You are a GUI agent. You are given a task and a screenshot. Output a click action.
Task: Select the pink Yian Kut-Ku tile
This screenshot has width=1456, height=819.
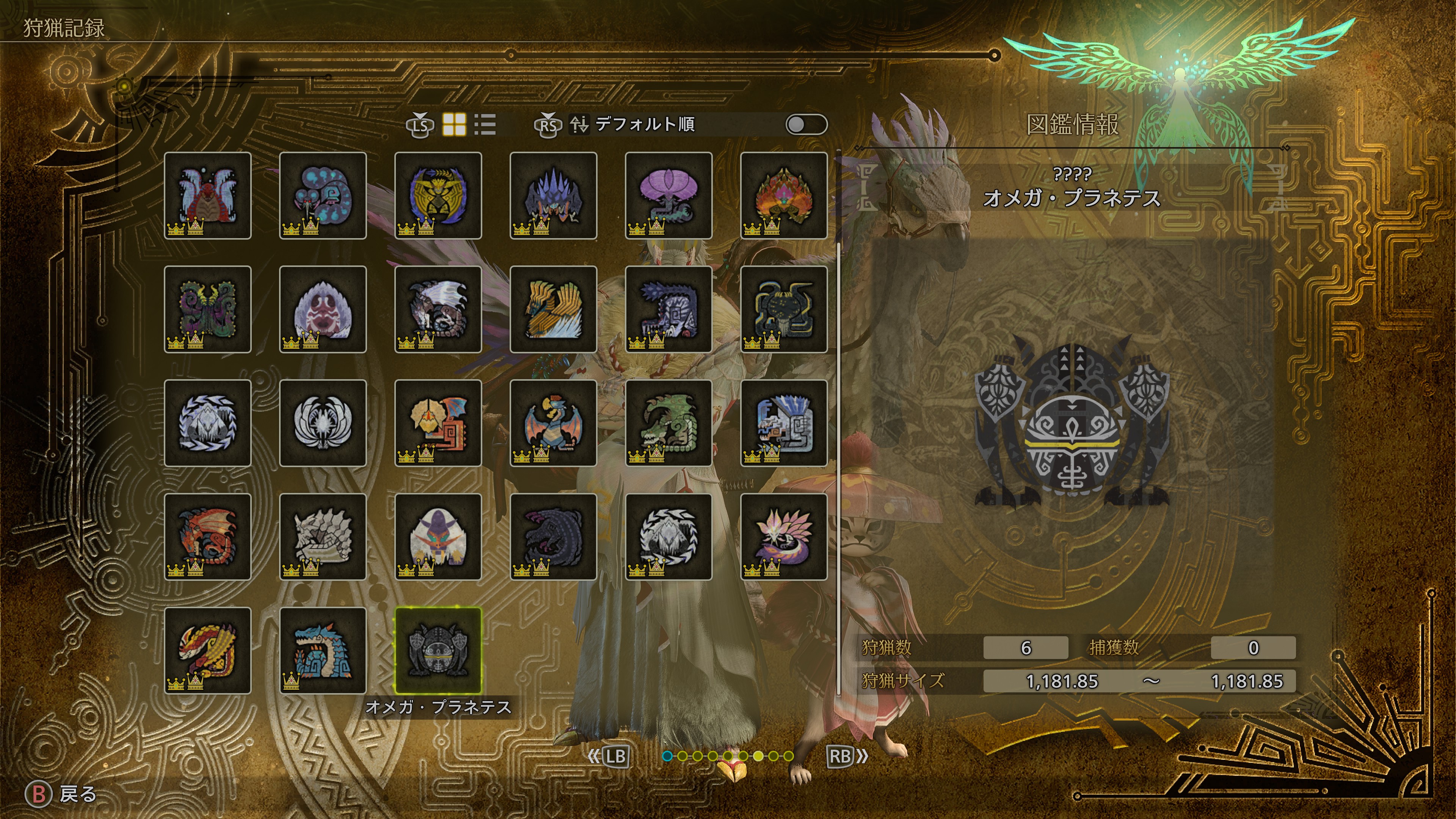438,423
